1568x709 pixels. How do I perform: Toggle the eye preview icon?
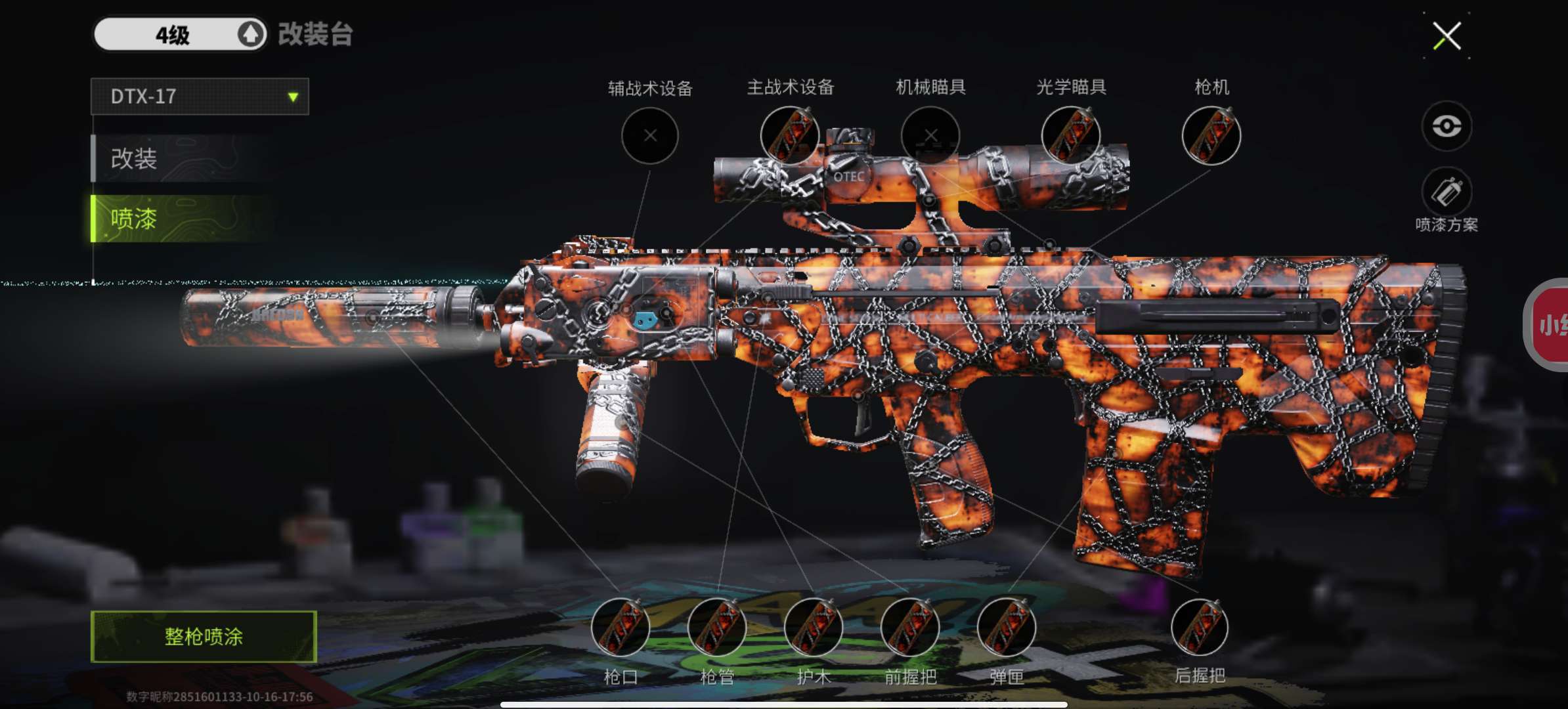pos(1447,126)
